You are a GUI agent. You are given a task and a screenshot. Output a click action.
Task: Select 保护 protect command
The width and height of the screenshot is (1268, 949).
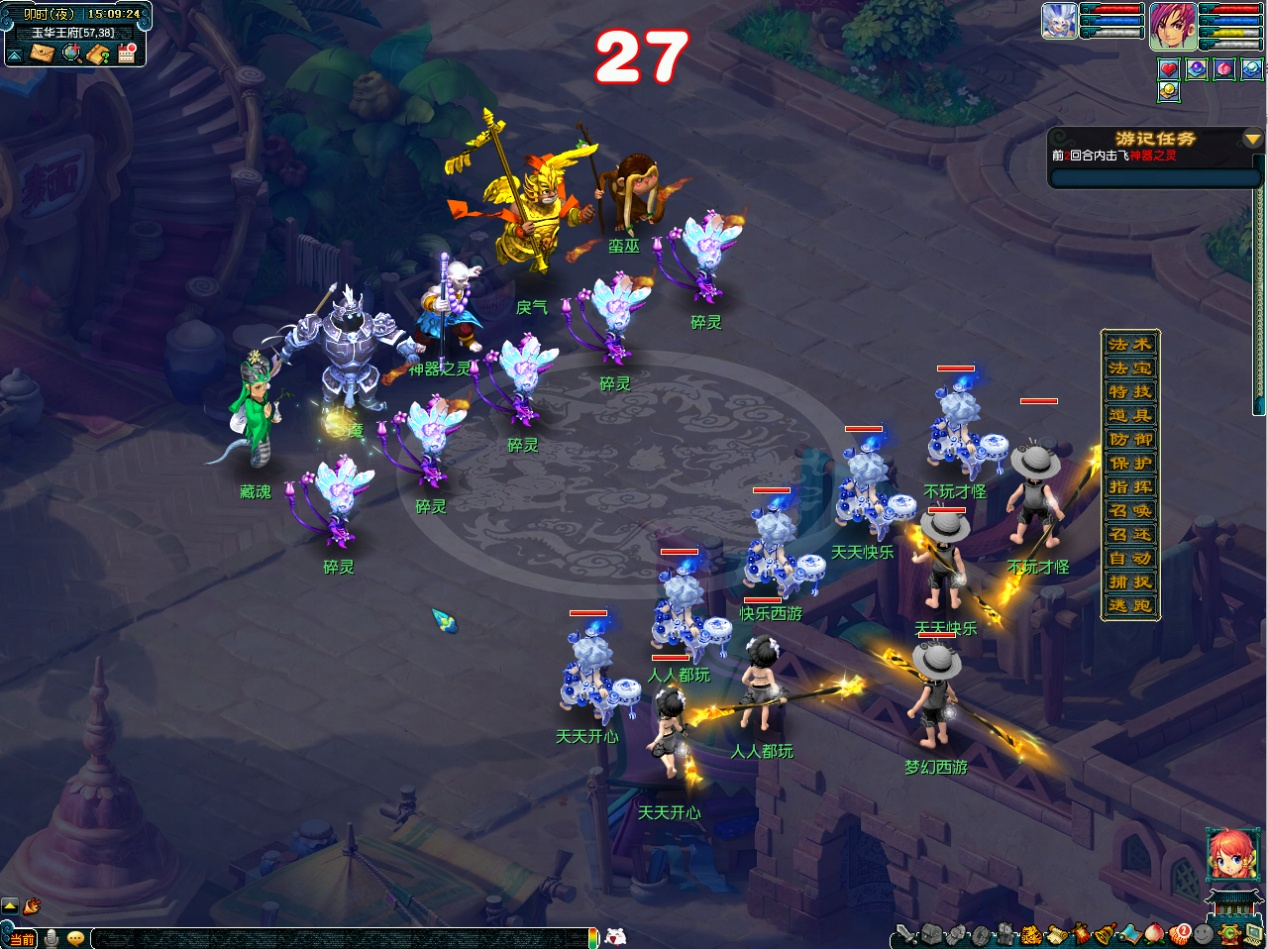point(1130,463)
